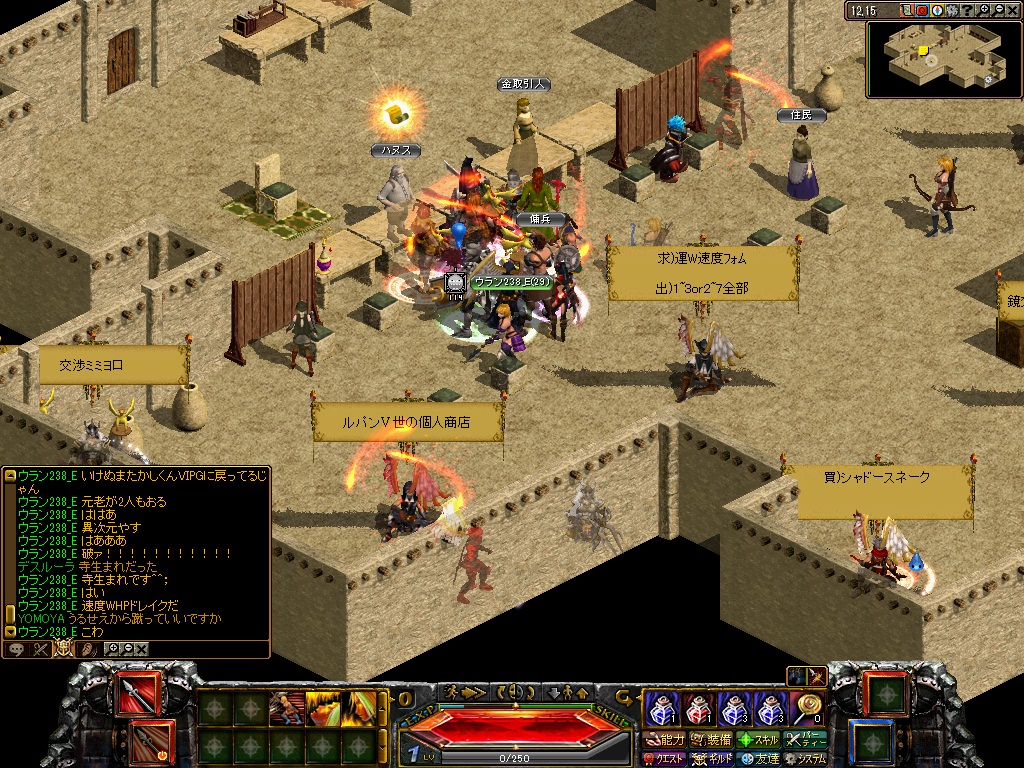Select the ear whisper chat tab

(88, 649)
